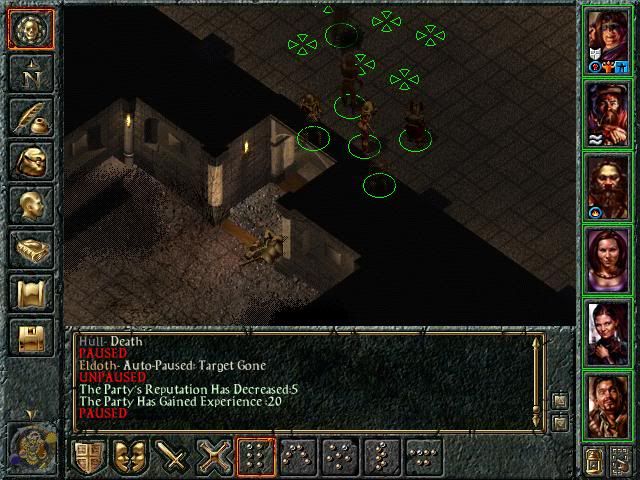Activate the Guard shield action button
Viewport: 640px width, 480px height.
pyautogui.click(x=89, y=459)
